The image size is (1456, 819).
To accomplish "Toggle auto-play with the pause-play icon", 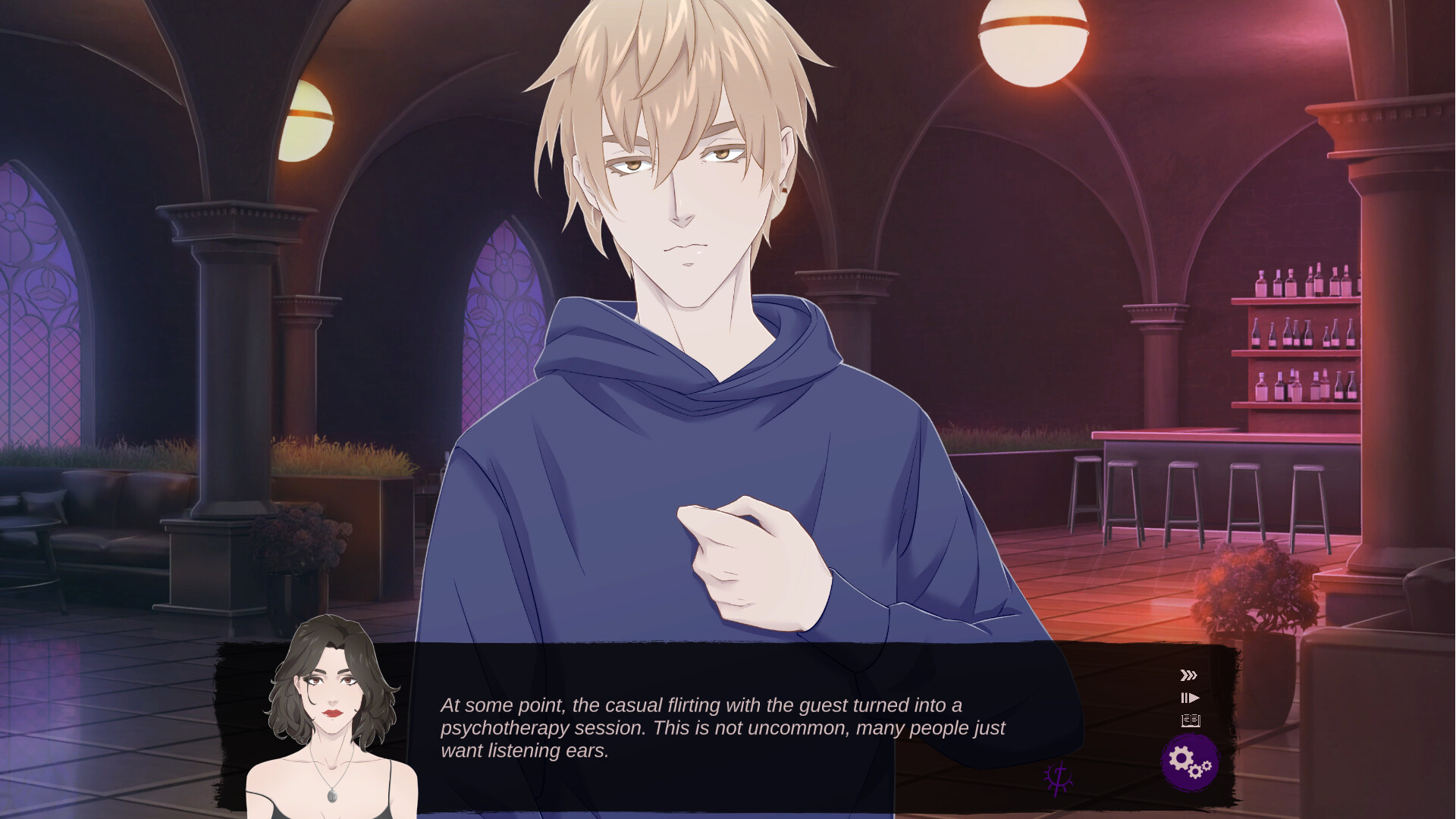I will [x=1190, y=697].
